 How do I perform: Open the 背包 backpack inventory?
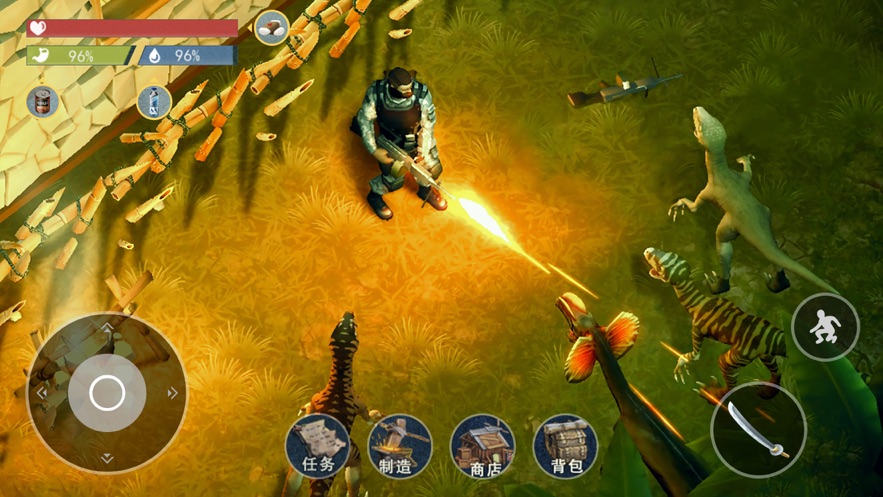[x=565, y=446]
